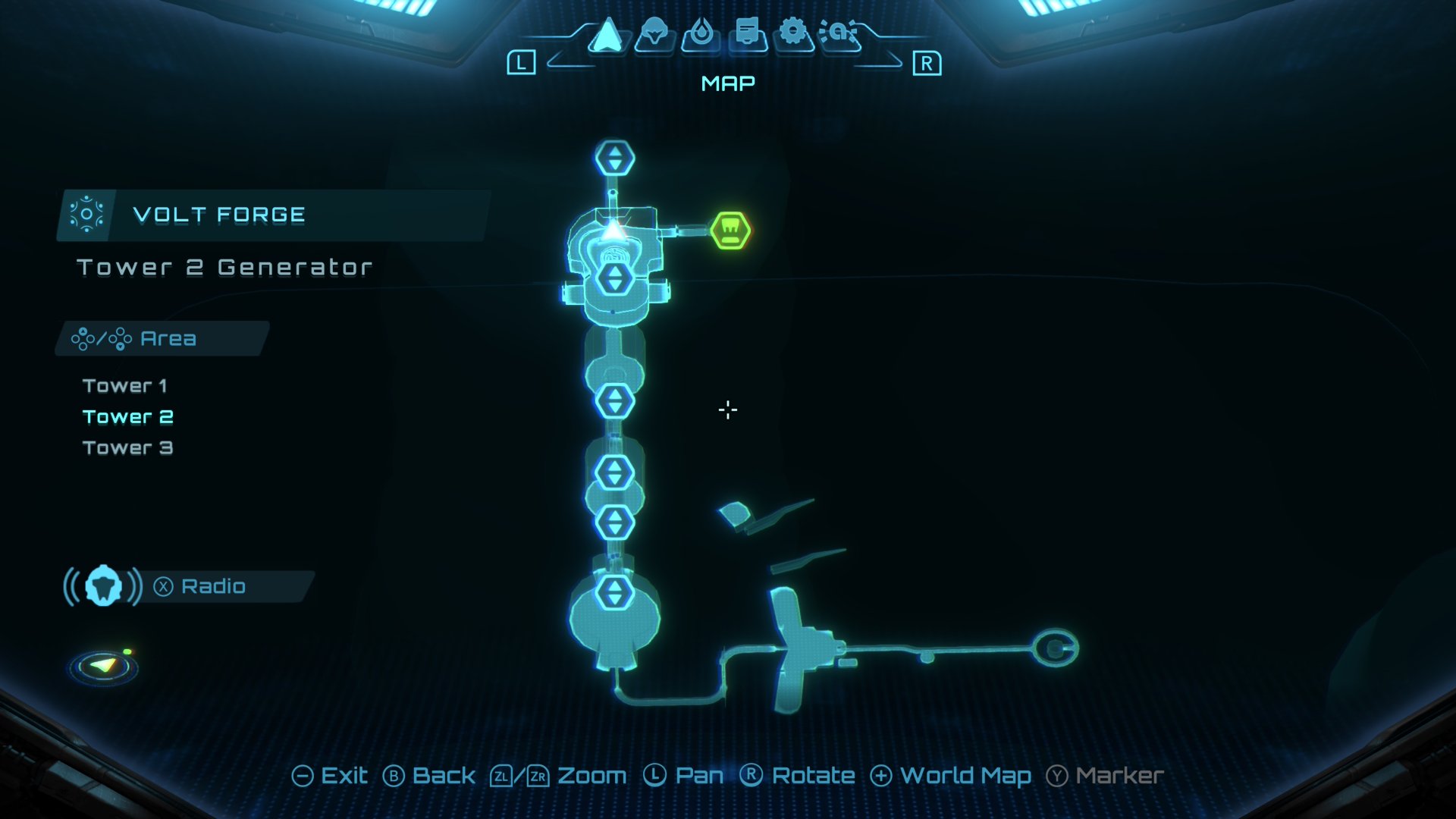Select the Map tab arrow icon
Viewport: 1456px width, 819px height.
(x=607, y=35)
